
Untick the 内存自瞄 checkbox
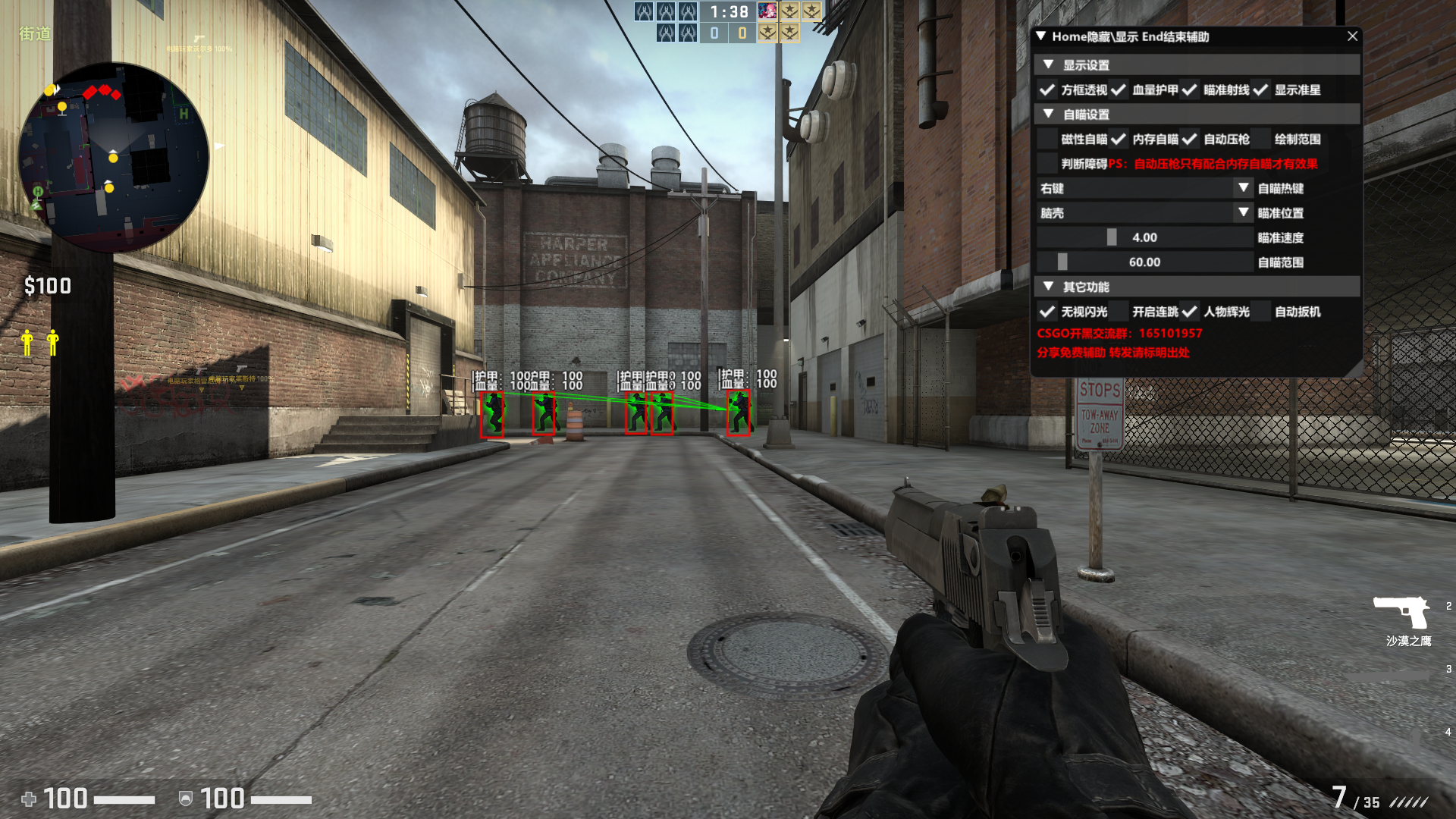[x=1119, y=140]
